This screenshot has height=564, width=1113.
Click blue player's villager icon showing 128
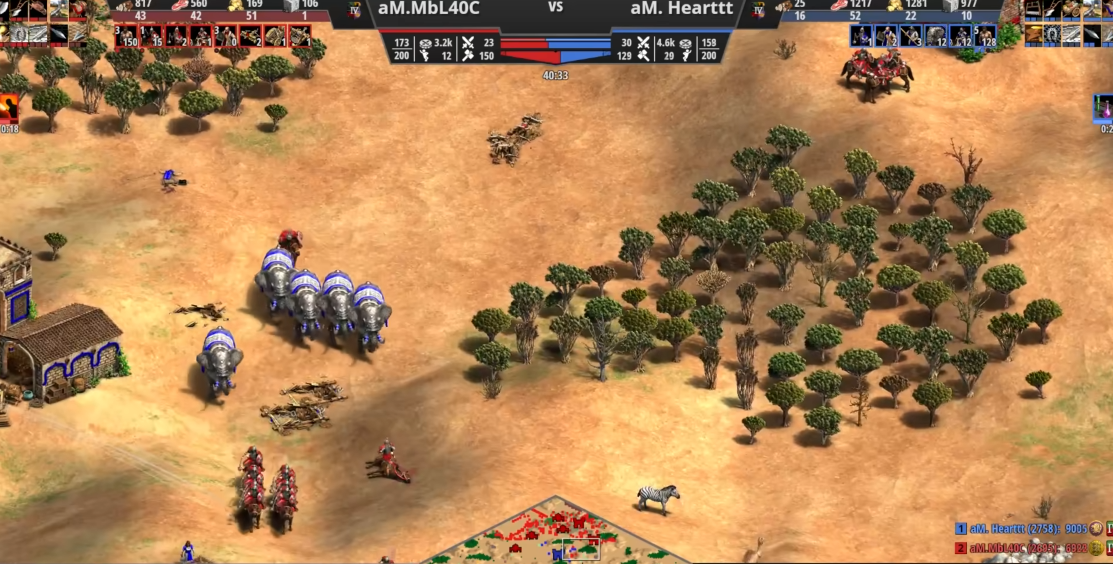coord(985,36)
